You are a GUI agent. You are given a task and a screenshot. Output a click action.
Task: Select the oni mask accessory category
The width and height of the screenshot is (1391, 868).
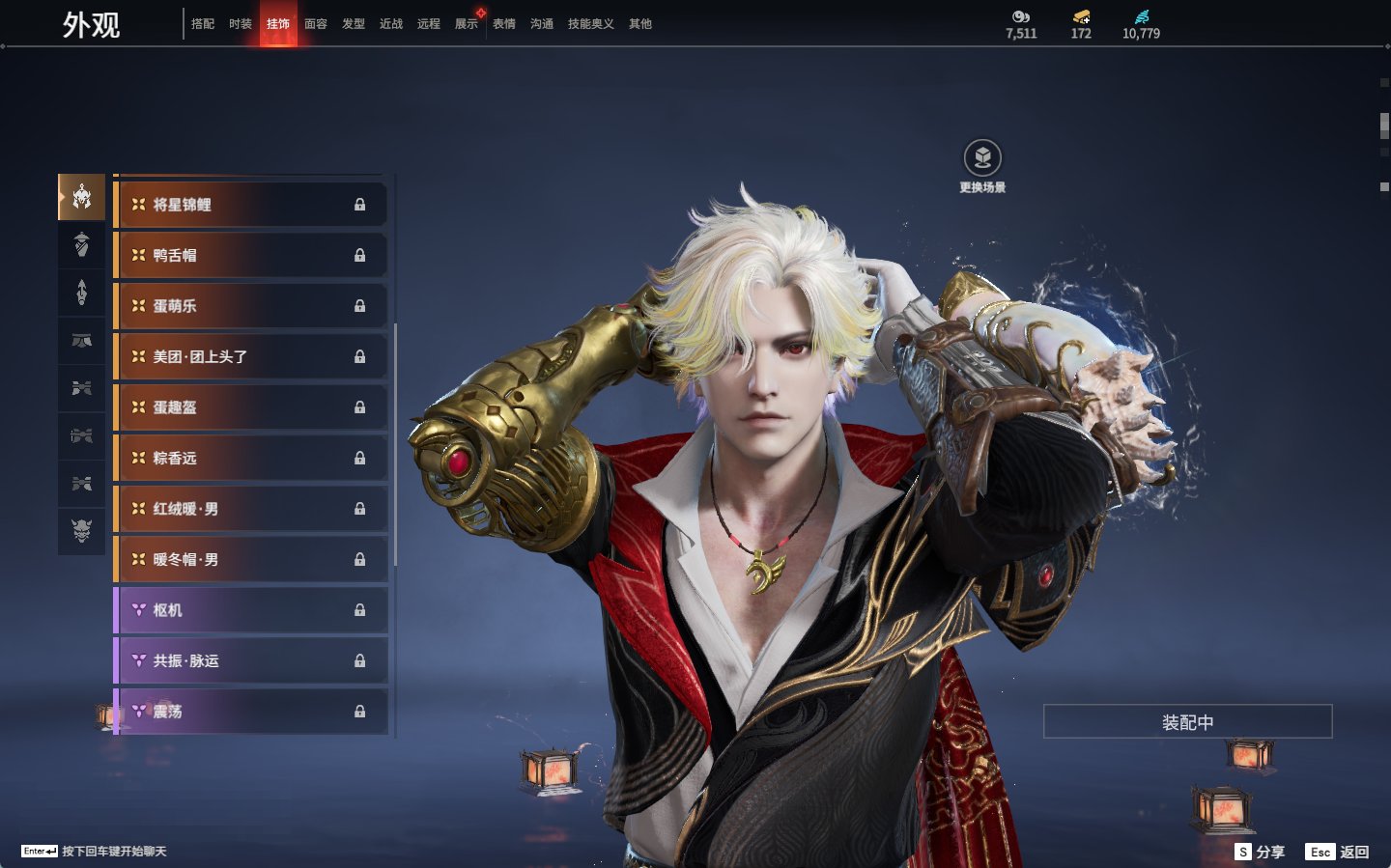coord(82,530)
